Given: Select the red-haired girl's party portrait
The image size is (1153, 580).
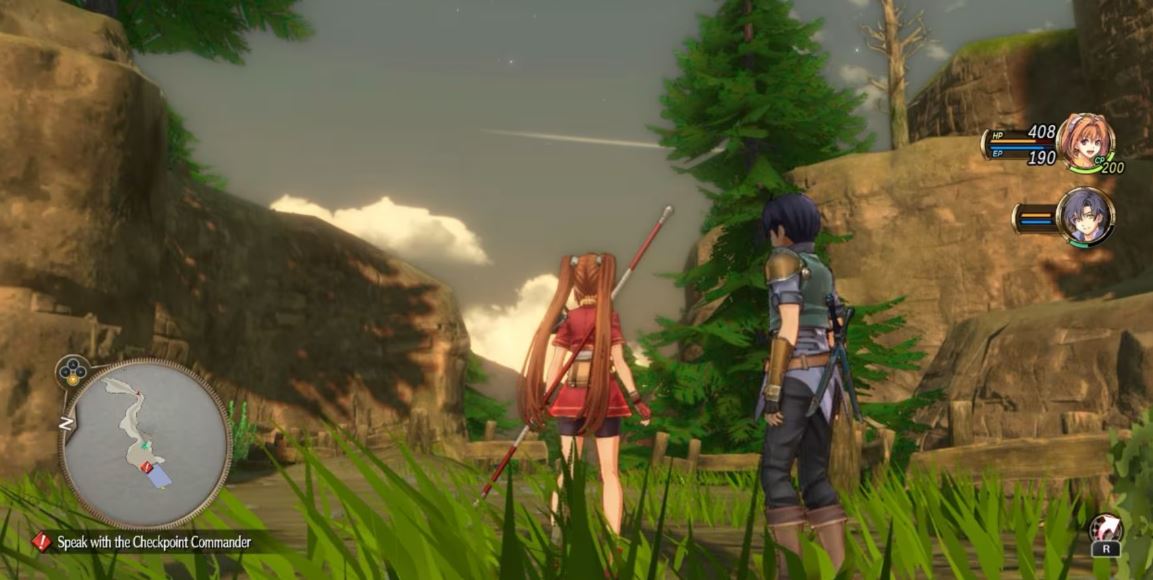Looking at the screenshot, I should pos(1084,141).
